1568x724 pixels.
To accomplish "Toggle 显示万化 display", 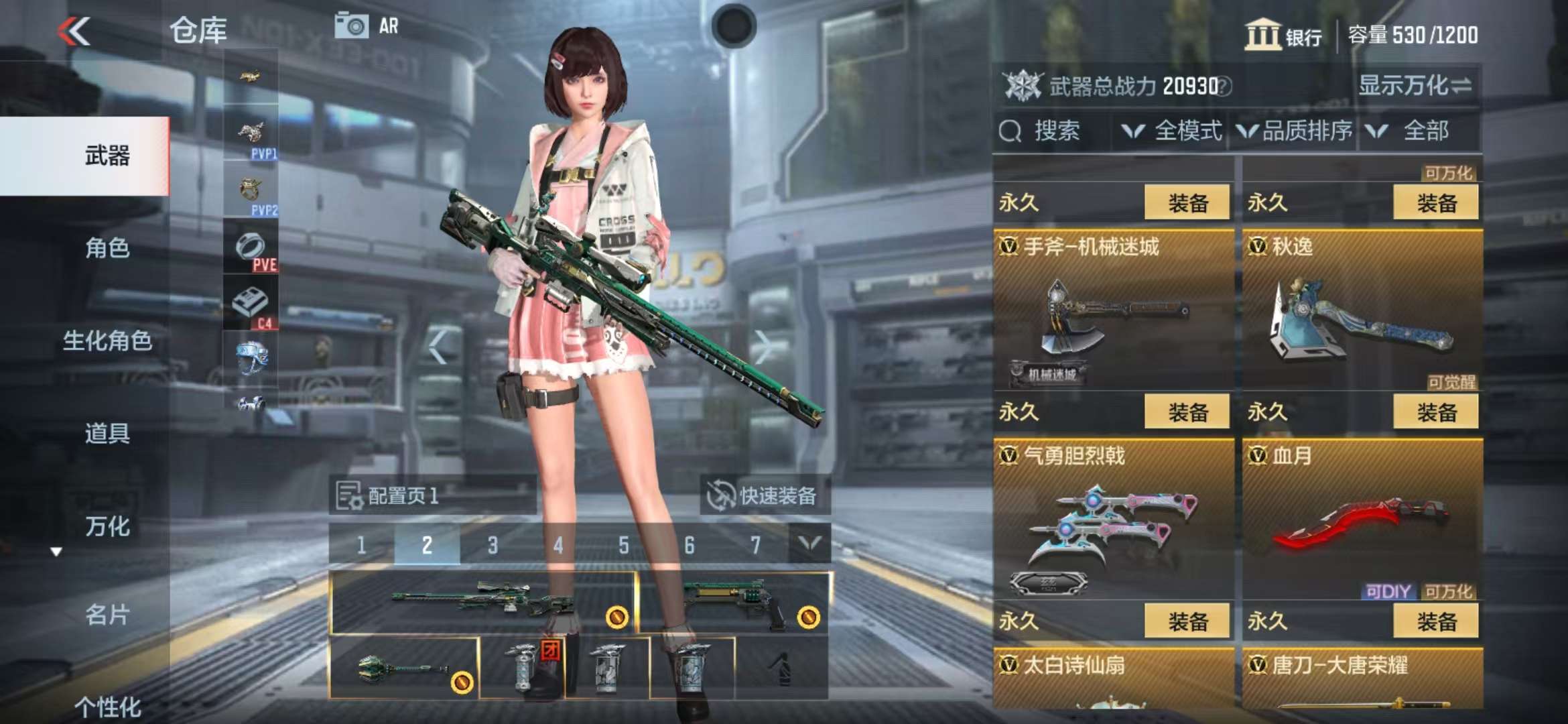I will [x=1415, y=86].
